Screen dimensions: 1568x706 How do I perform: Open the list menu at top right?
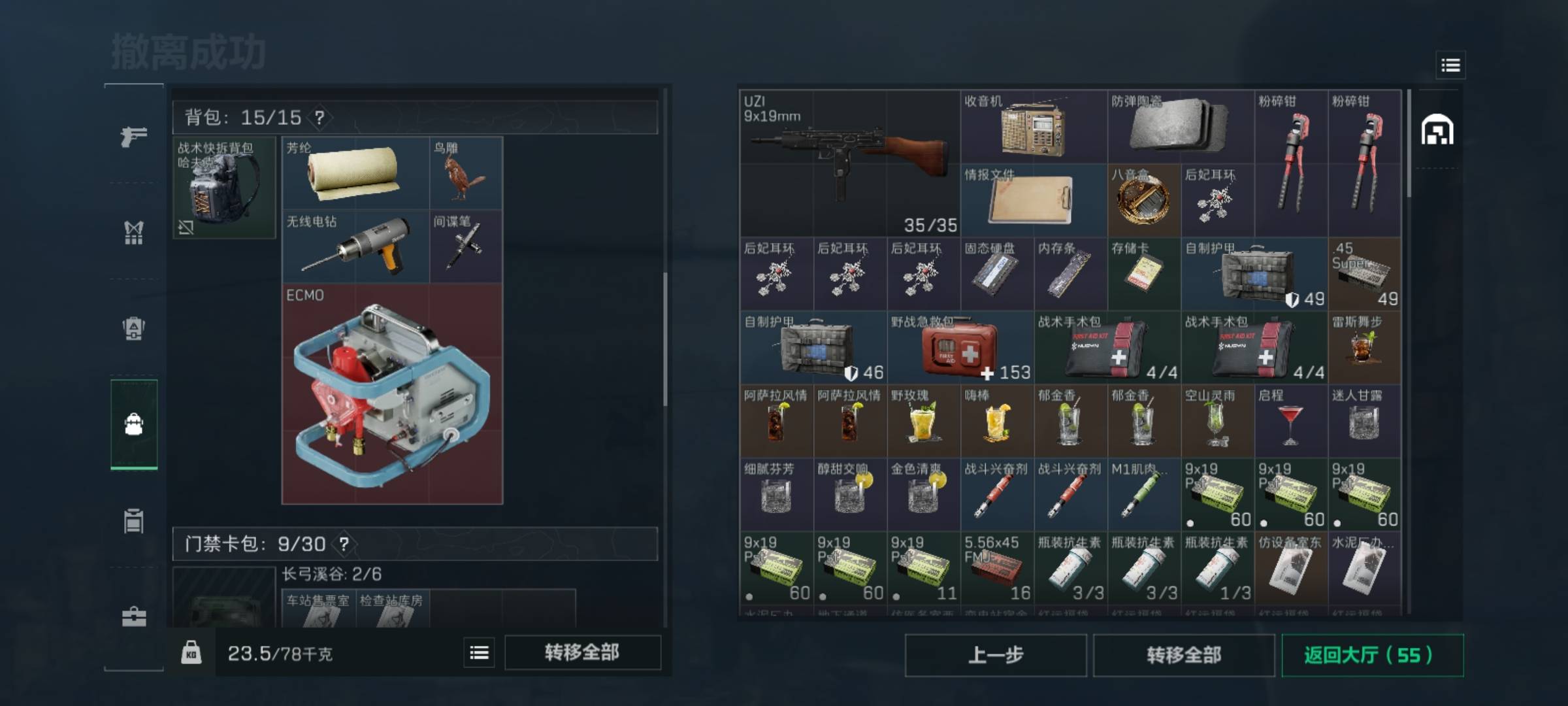(1450, 65)
